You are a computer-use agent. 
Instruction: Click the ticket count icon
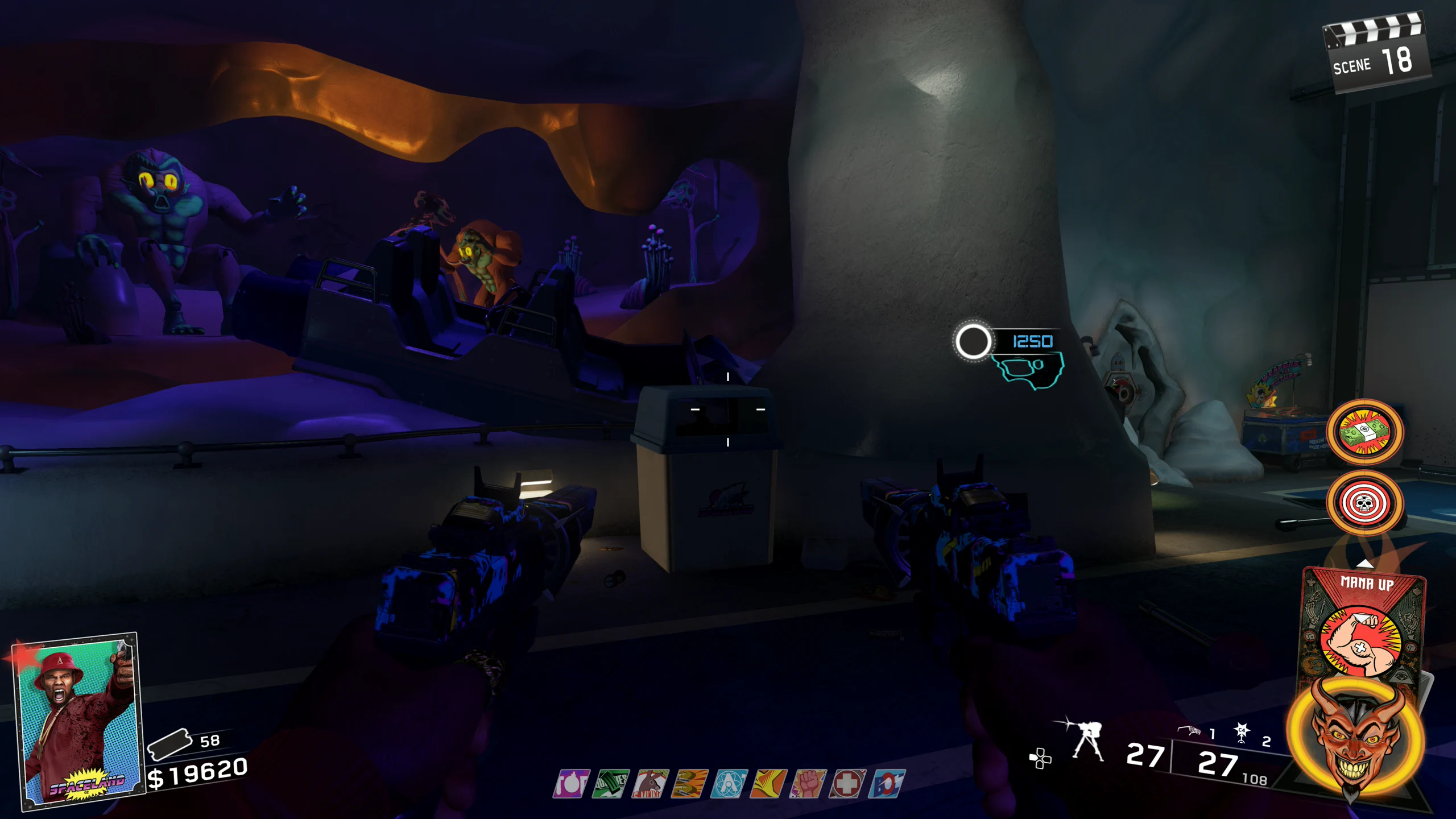tap(169, 743)
